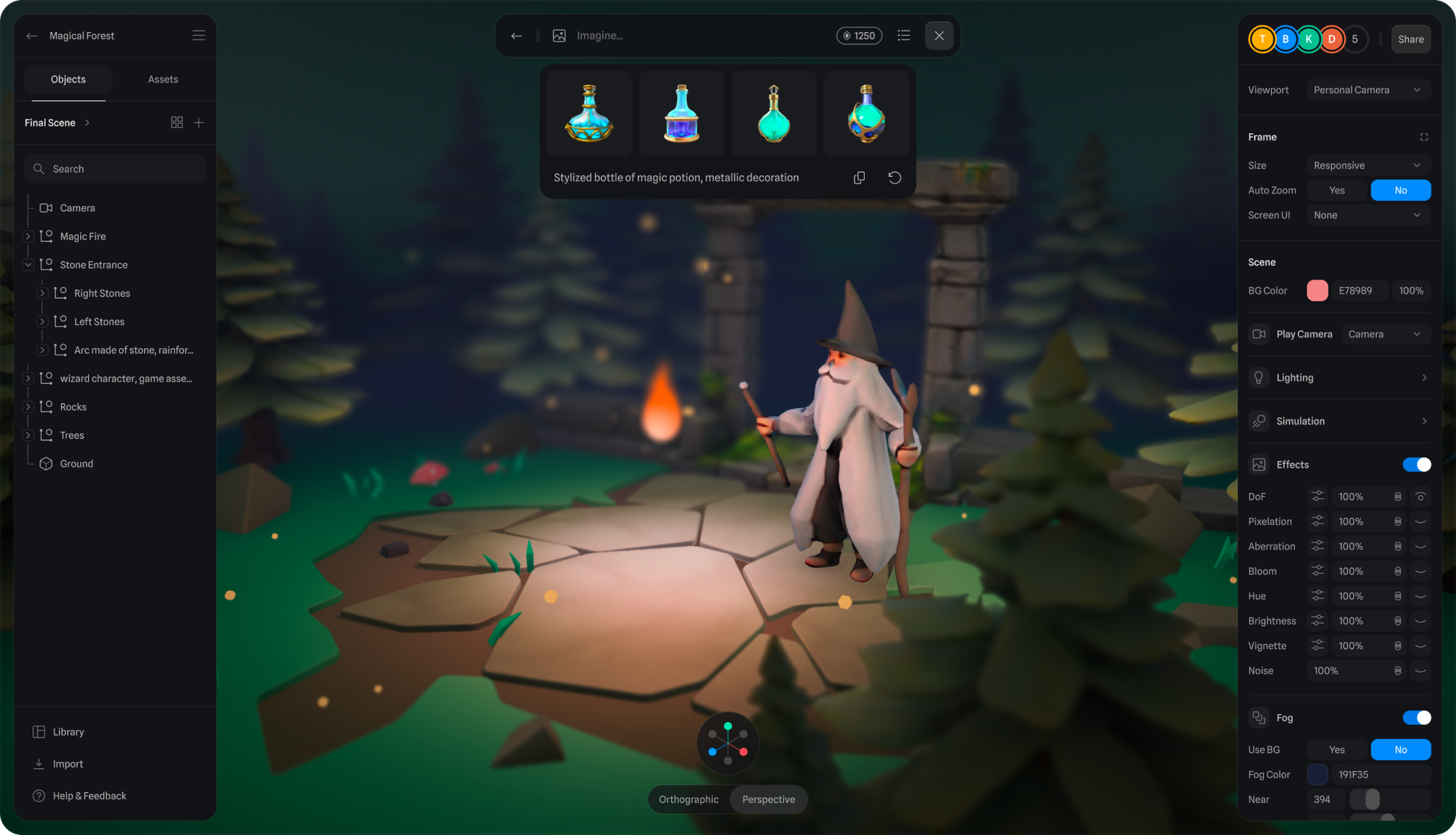
Task: Open the Frame Size Responsive dropdown
Action: tap(1366, 166)
